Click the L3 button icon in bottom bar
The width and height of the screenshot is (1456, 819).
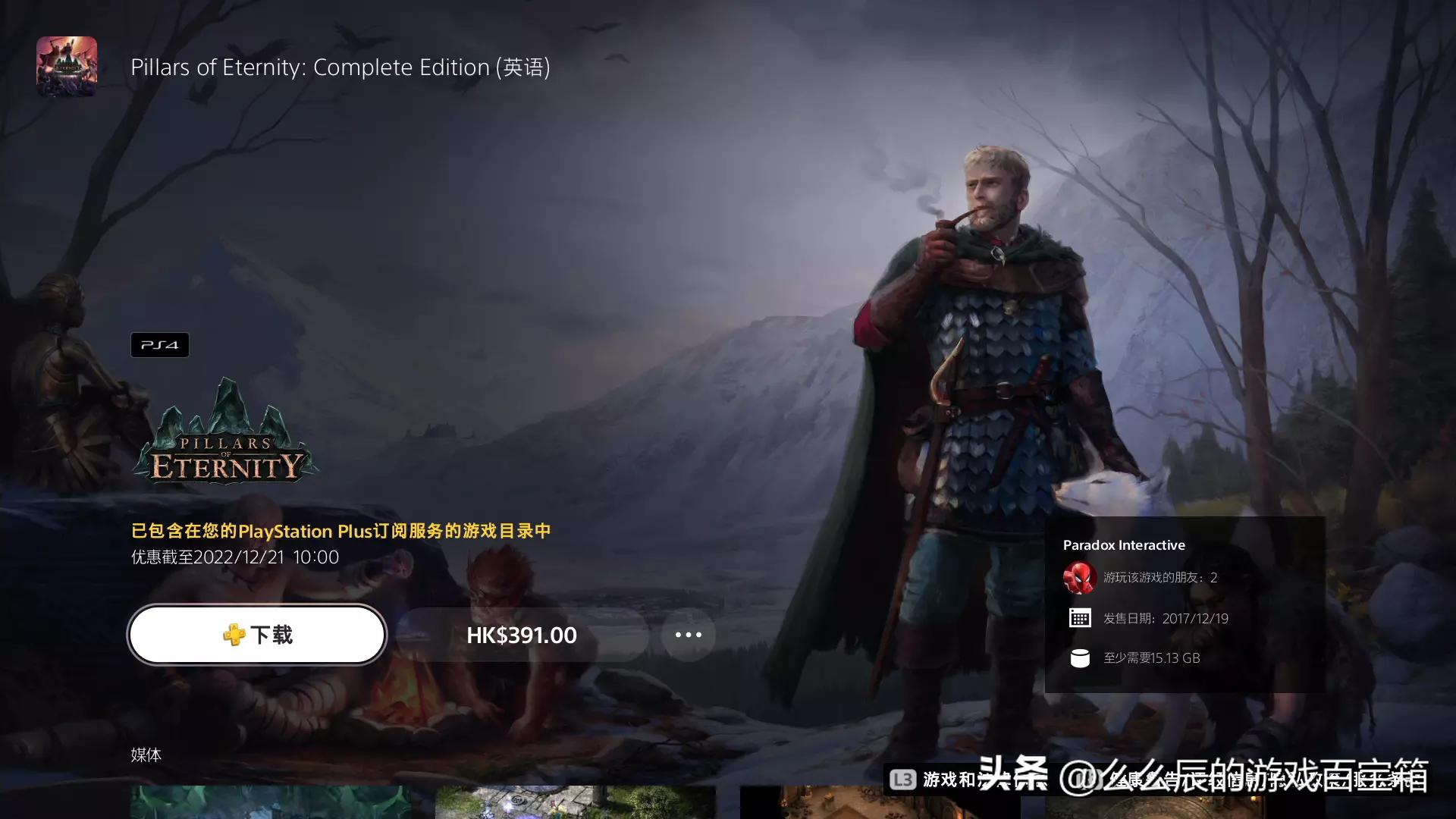click(x=903, y=777)
